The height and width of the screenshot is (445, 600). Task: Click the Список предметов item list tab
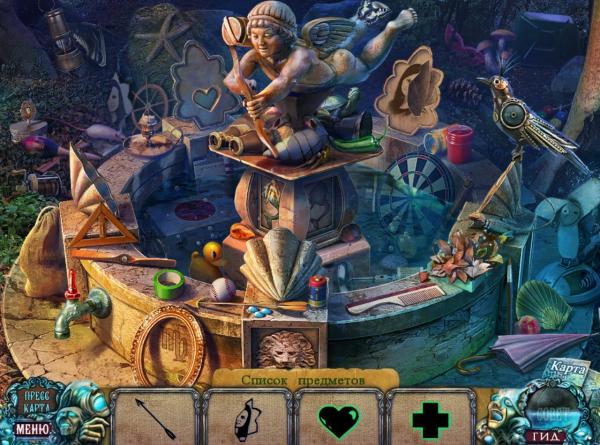pyautogui.click(x=304, y=379)
